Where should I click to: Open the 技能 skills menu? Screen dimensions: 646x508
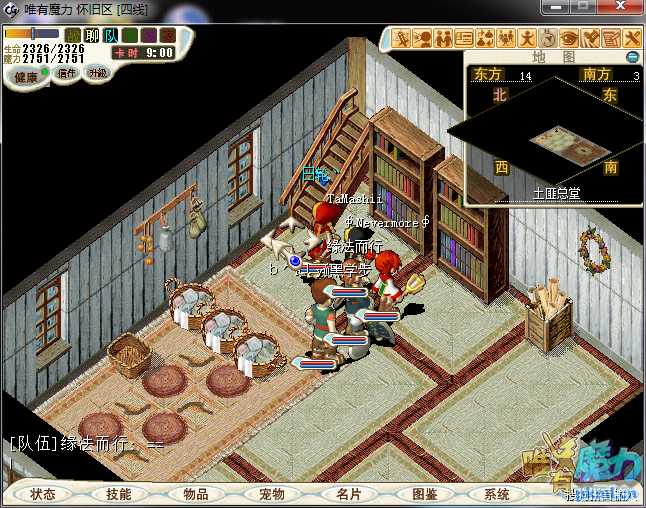point(118,494)
